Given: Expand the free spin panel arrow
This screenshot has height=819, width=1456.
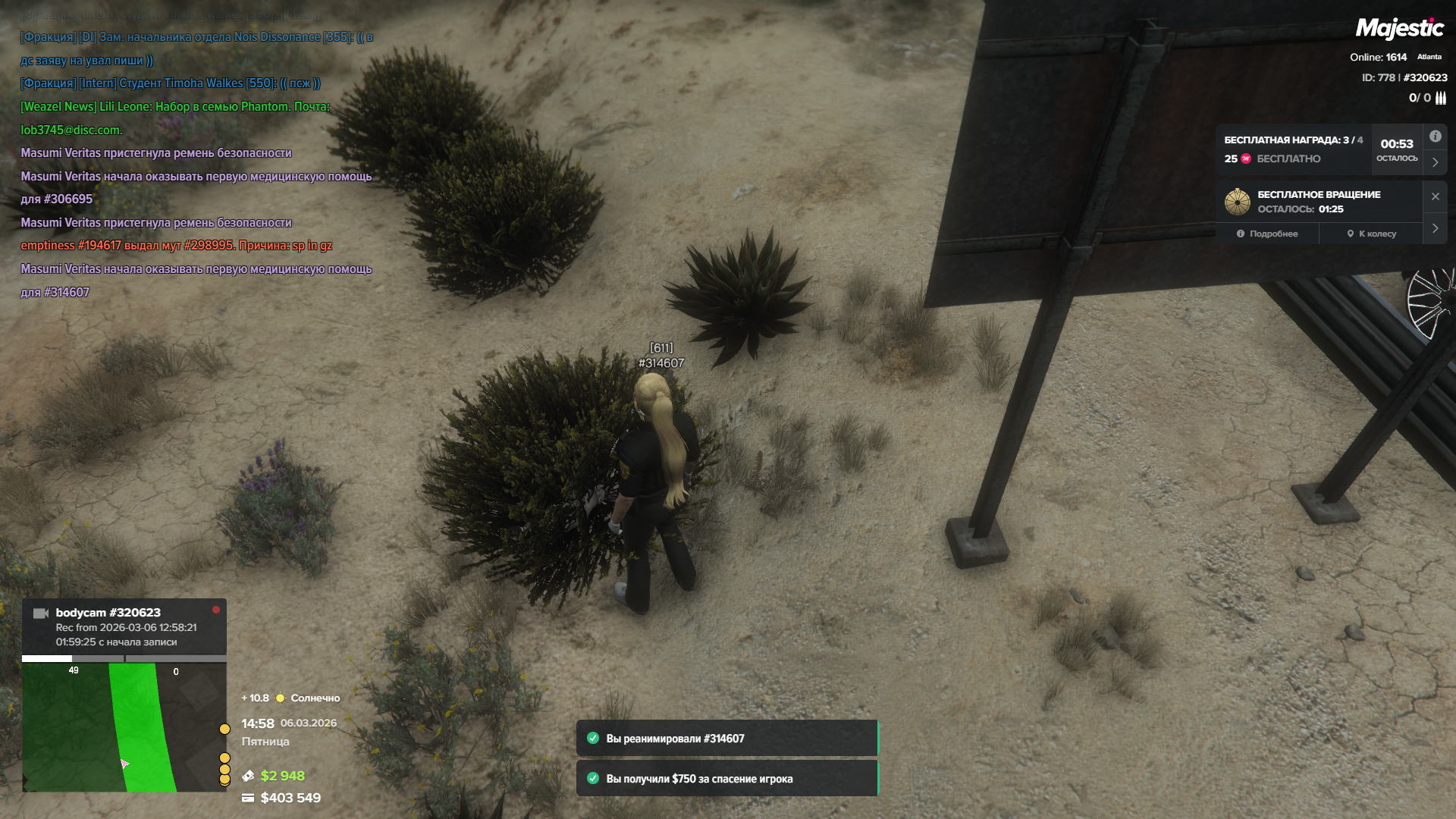Looking at the screenshot, I should (x=1435, y=228).
